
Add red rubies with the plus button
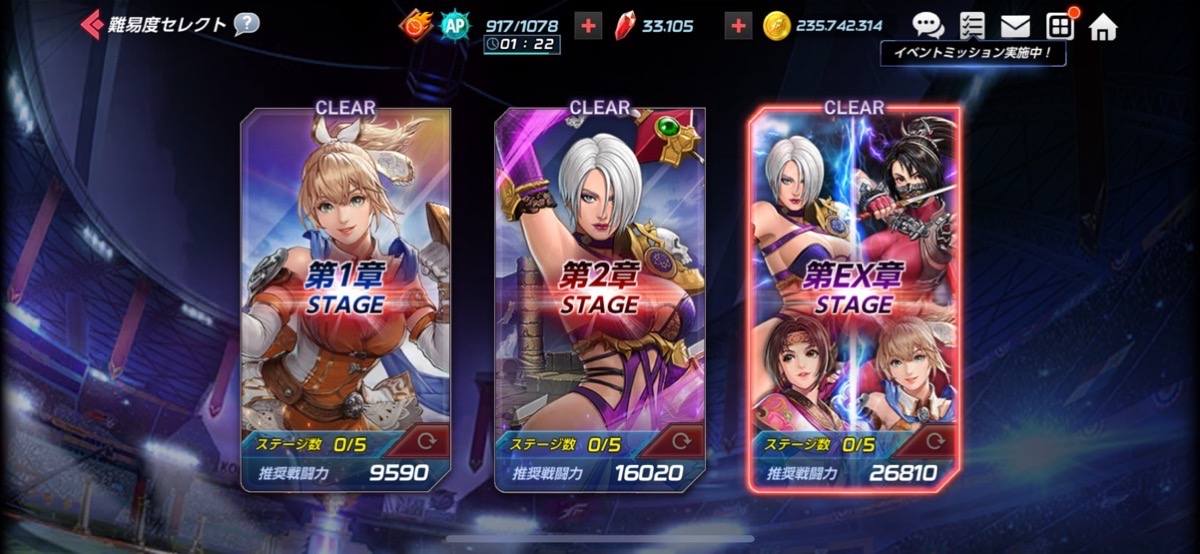point(738,26)
